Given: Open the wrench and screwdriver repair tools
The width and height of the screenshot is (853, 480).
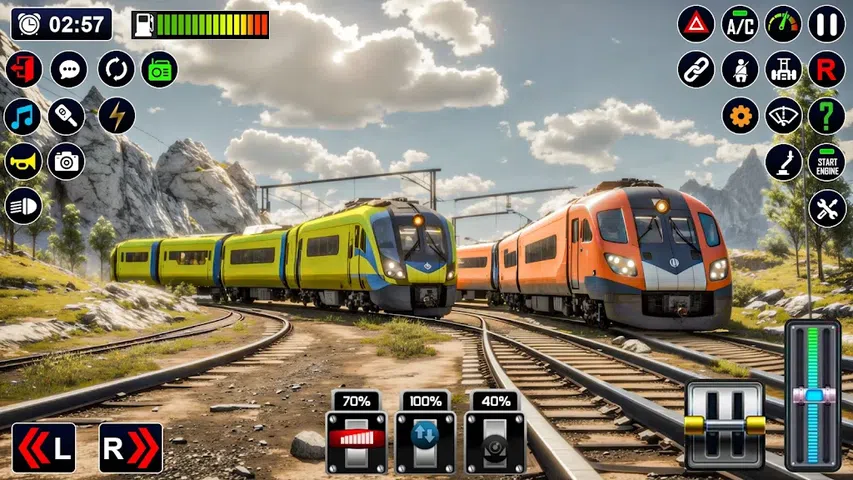Looking at the screenshot, I should pyautogui.click(x=827, y=208).
